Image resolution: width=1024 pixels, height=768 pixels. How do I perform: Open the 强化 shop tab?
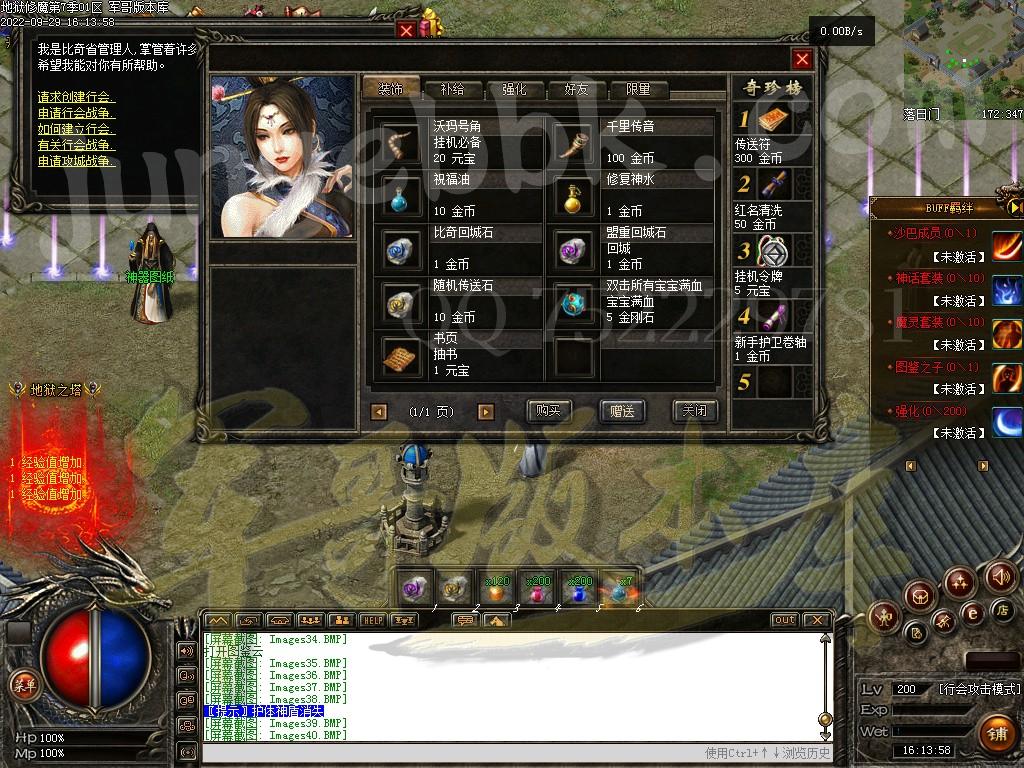tap(514, 89)
